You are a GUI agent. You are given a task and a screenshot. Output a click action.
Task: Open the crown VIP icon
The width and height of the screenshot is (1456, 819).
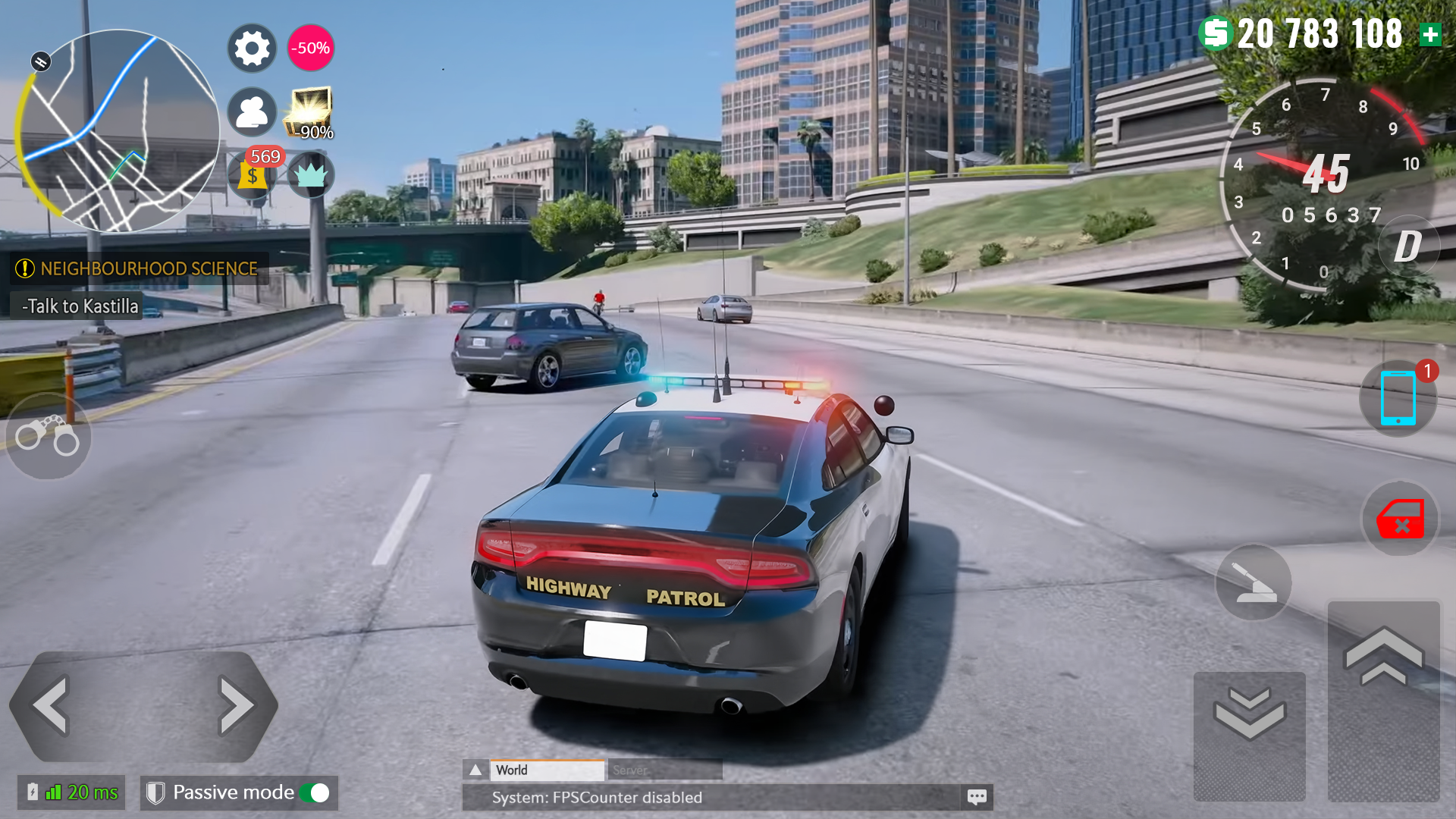(x=311, y=176)
